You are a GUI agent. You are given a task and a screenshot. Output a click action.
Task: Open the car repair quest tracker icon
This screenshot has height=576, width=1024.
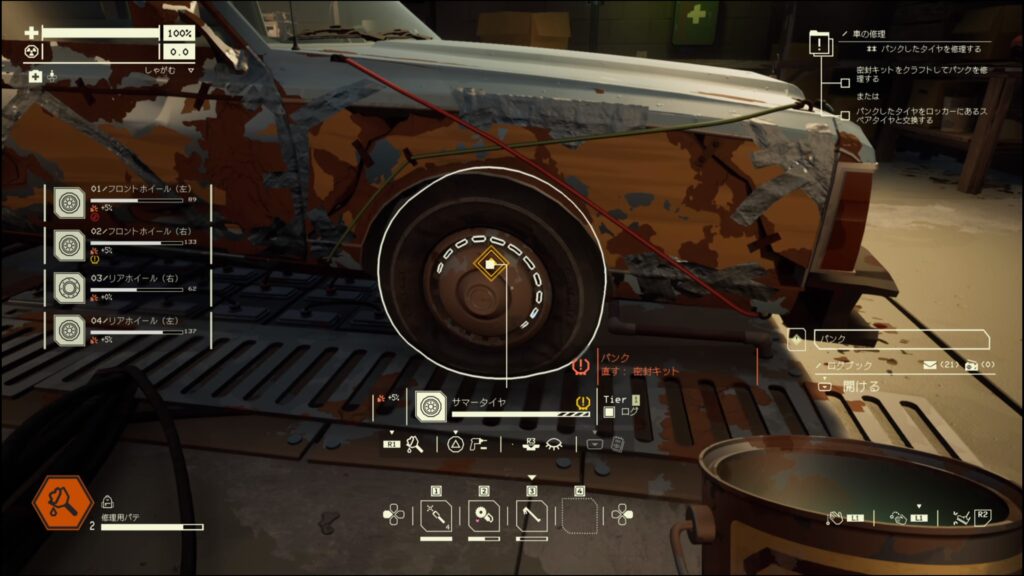pyautogui.click(x=821, y=44)
